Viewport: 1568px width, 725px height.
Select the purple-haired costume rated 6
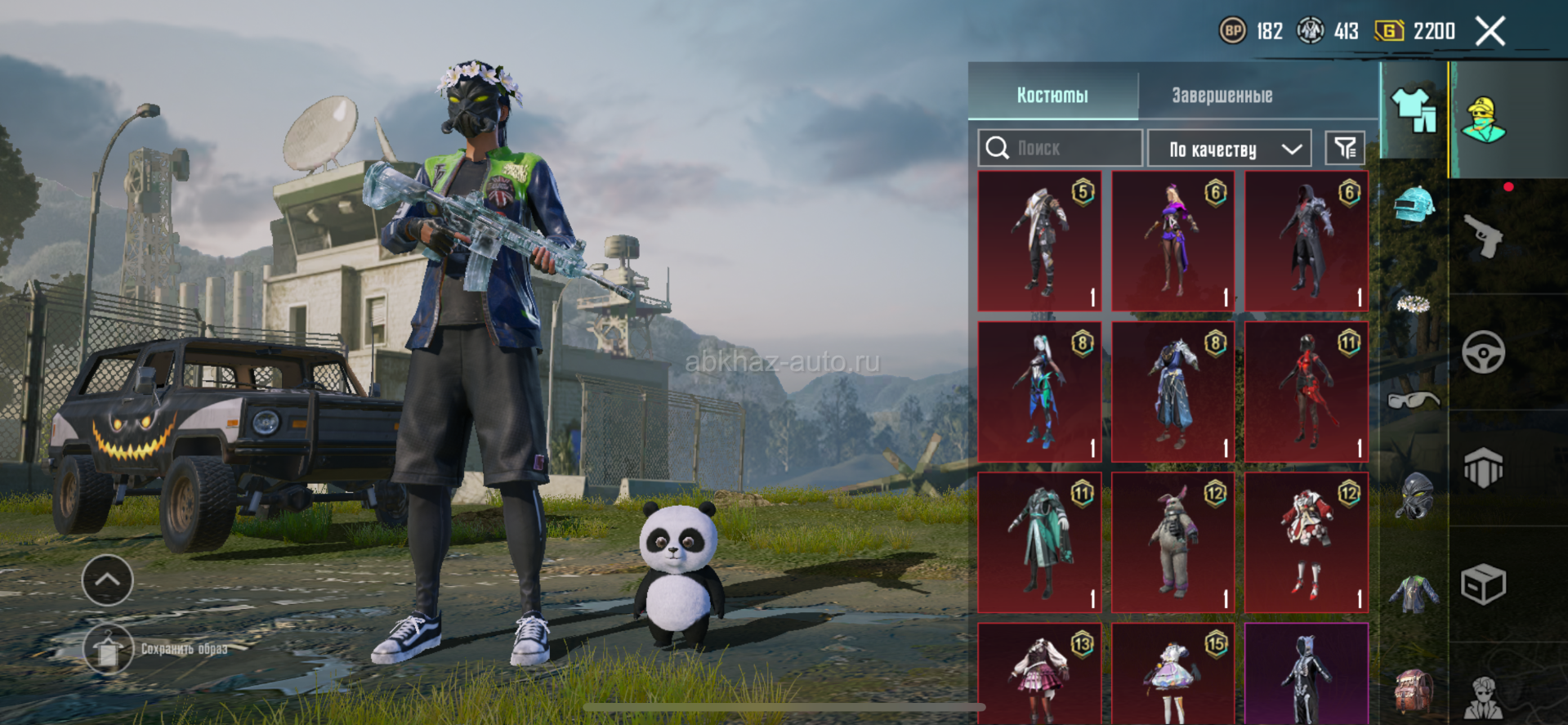coord(1173,240)
